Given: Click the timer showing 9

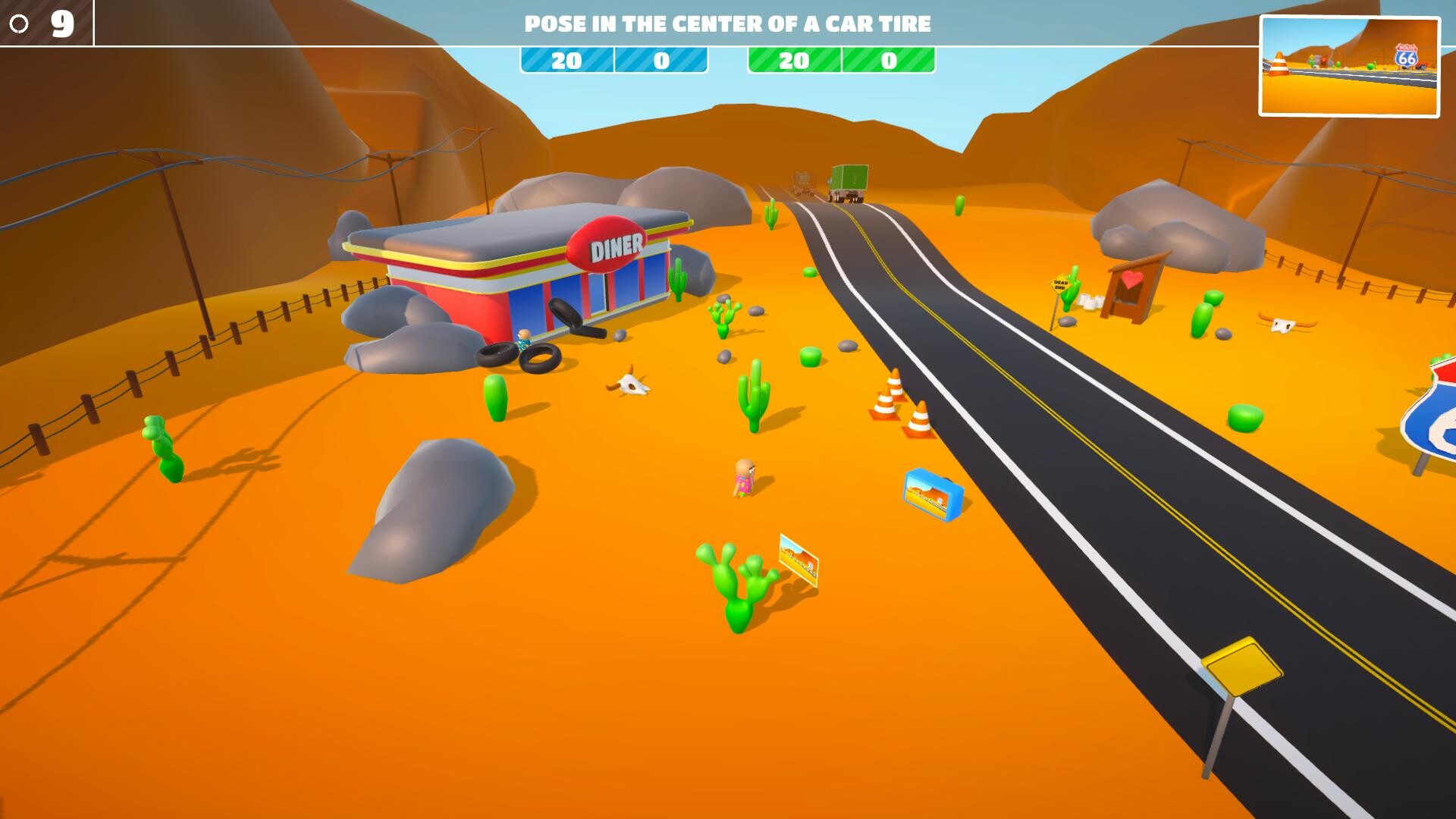Looking at the screenshot, I should tap(62, 23).
